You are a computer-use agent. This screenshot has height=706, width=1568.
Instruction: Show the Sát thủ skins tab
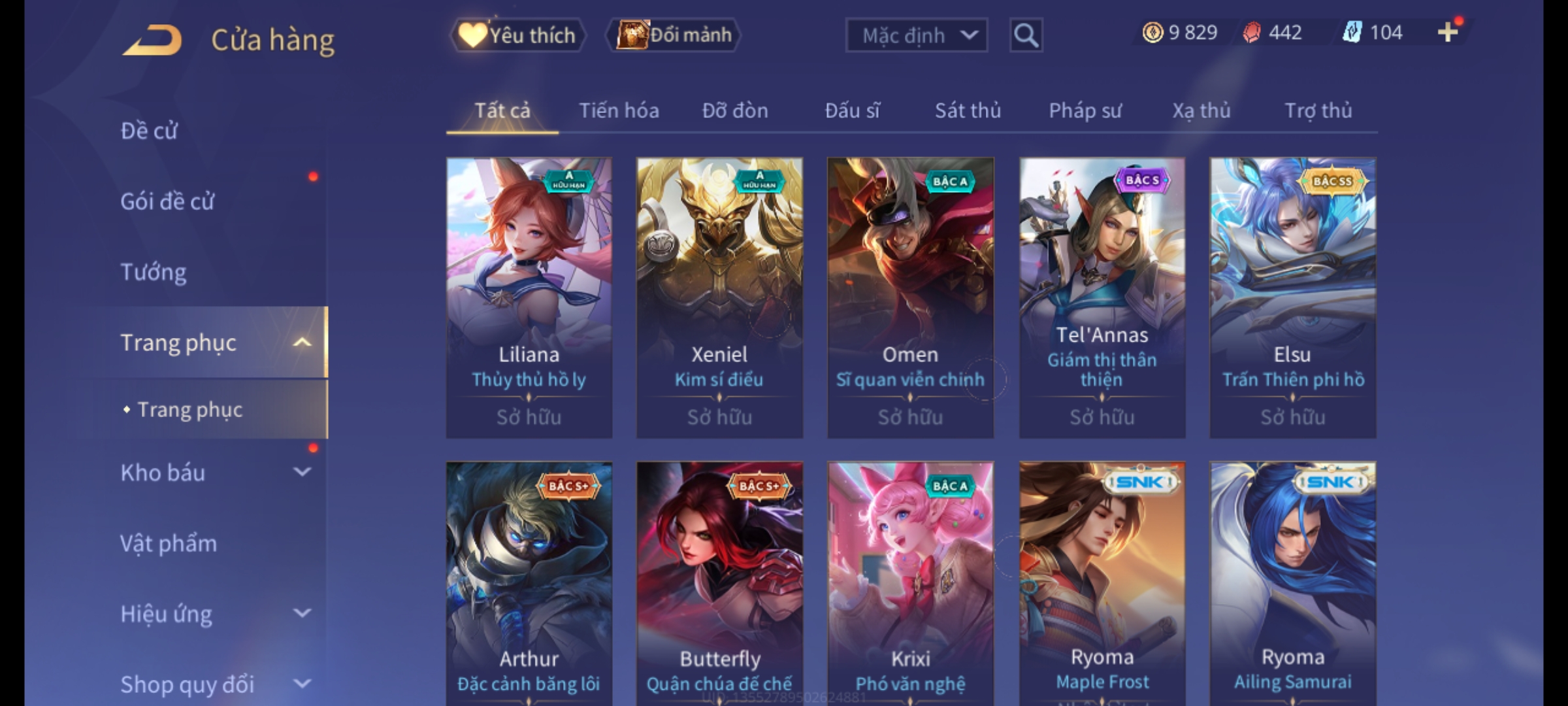coord(968,110)
